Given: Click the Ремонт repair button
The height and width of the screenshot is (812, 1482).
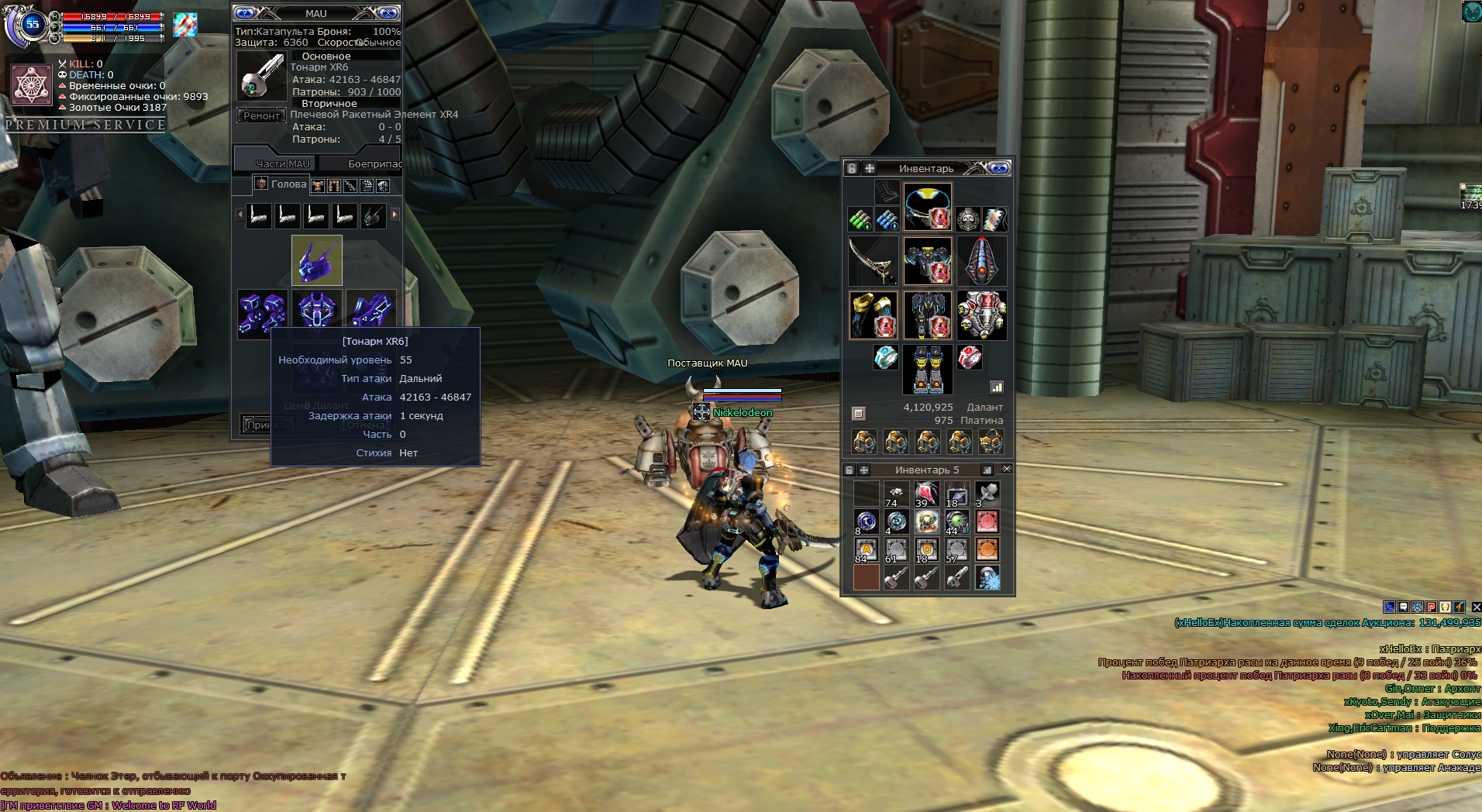Looking at the screenshot, I should [261, 116].
